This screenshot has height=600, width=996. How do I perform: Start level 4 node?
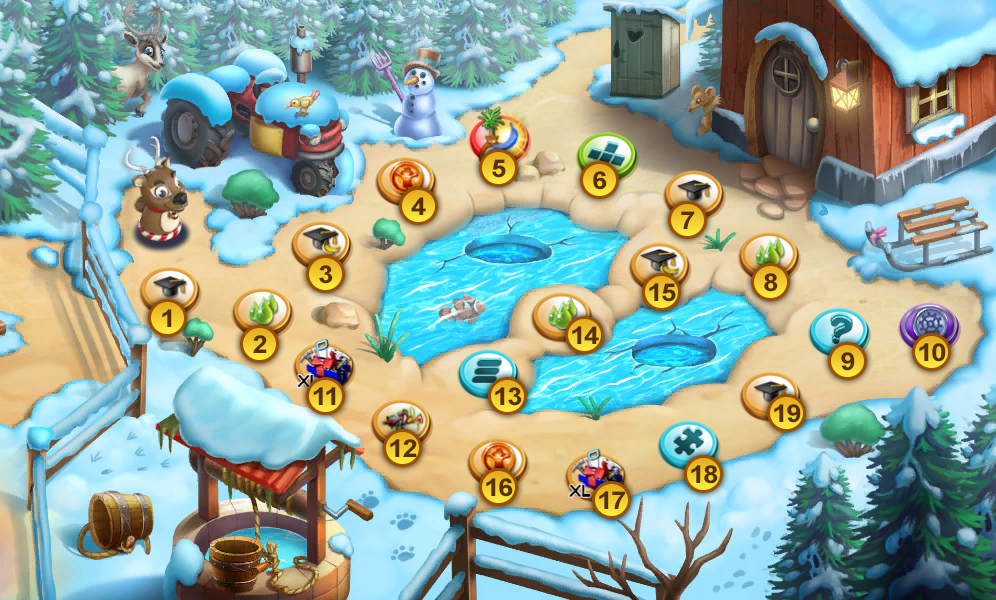pyautogui.click(x=406, y=181)
